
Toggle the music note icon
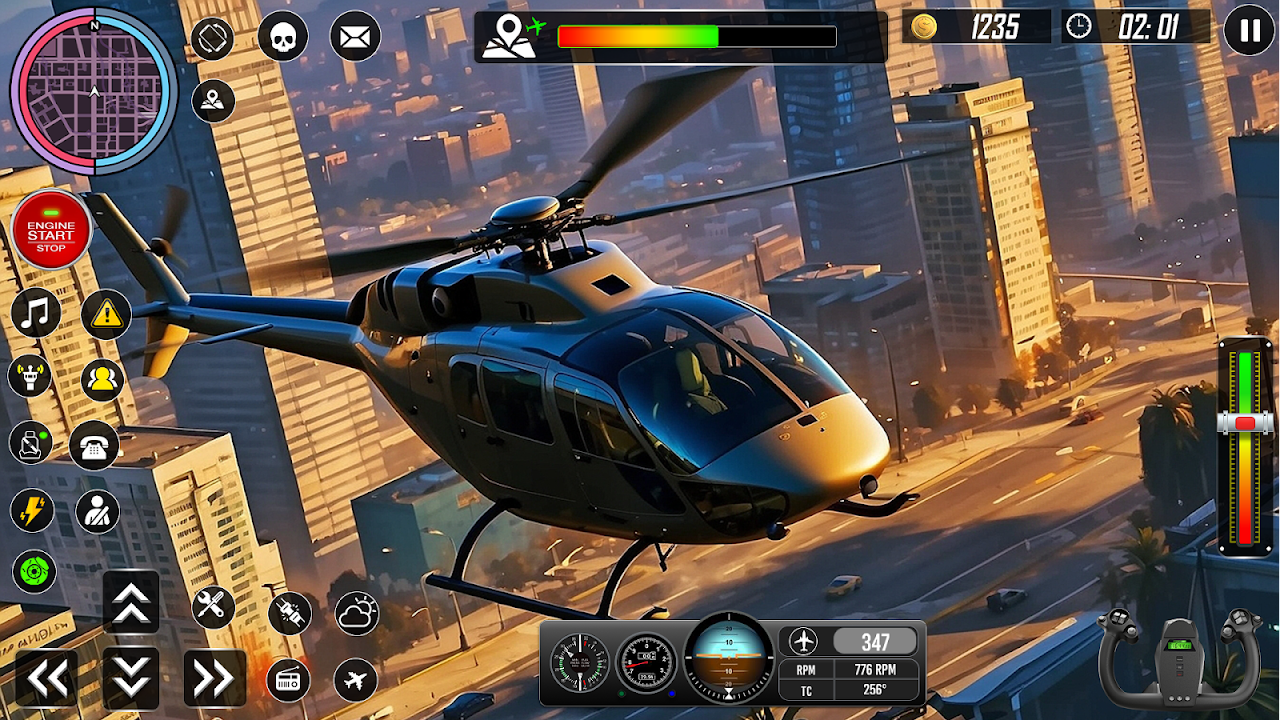pos(36,314)
